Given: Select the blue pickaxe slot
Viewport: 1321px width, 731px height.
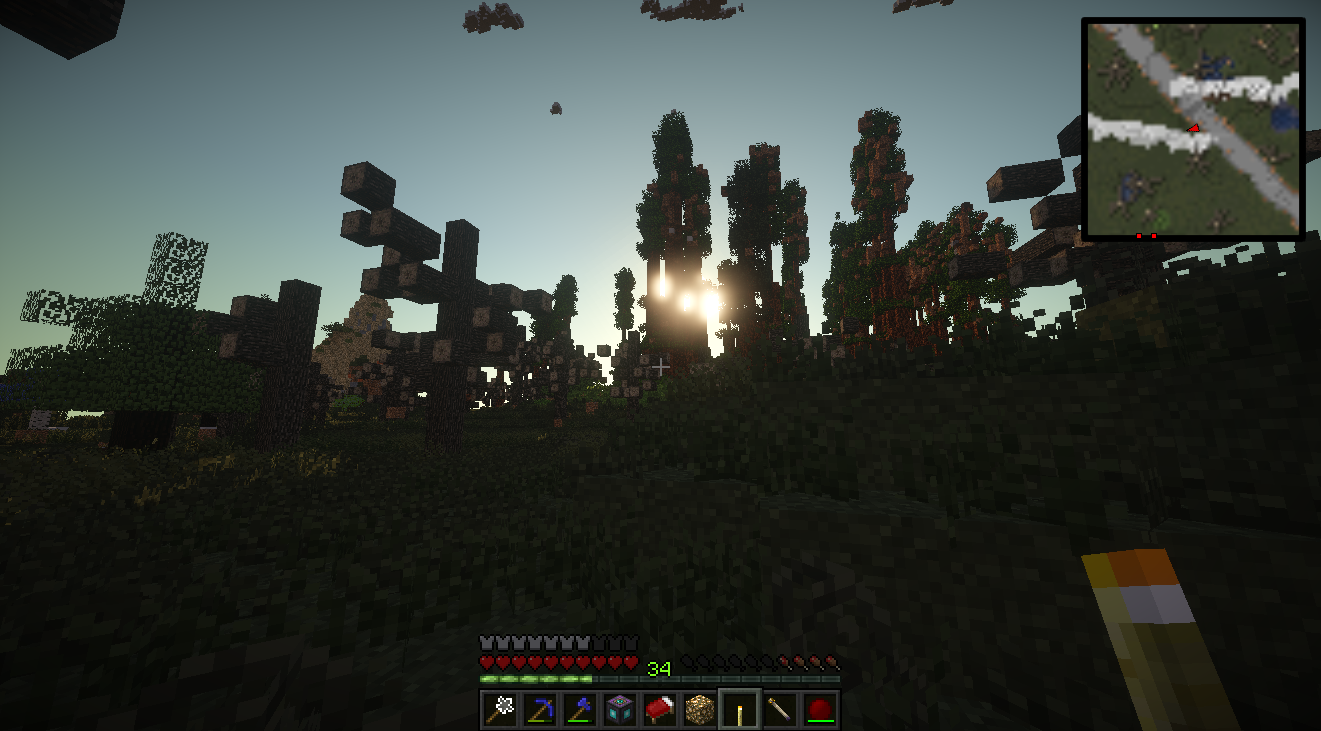Looking at the screenshot, I should [x=540, y=710].
